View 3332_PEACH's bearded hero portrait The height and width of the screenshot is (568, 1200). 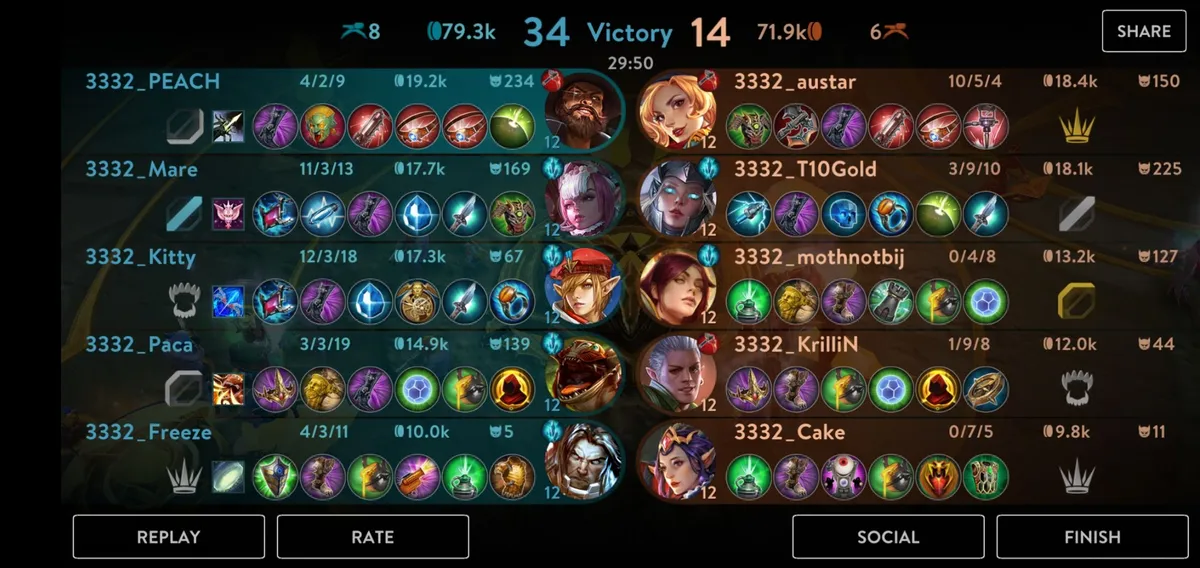click(582, 110)
